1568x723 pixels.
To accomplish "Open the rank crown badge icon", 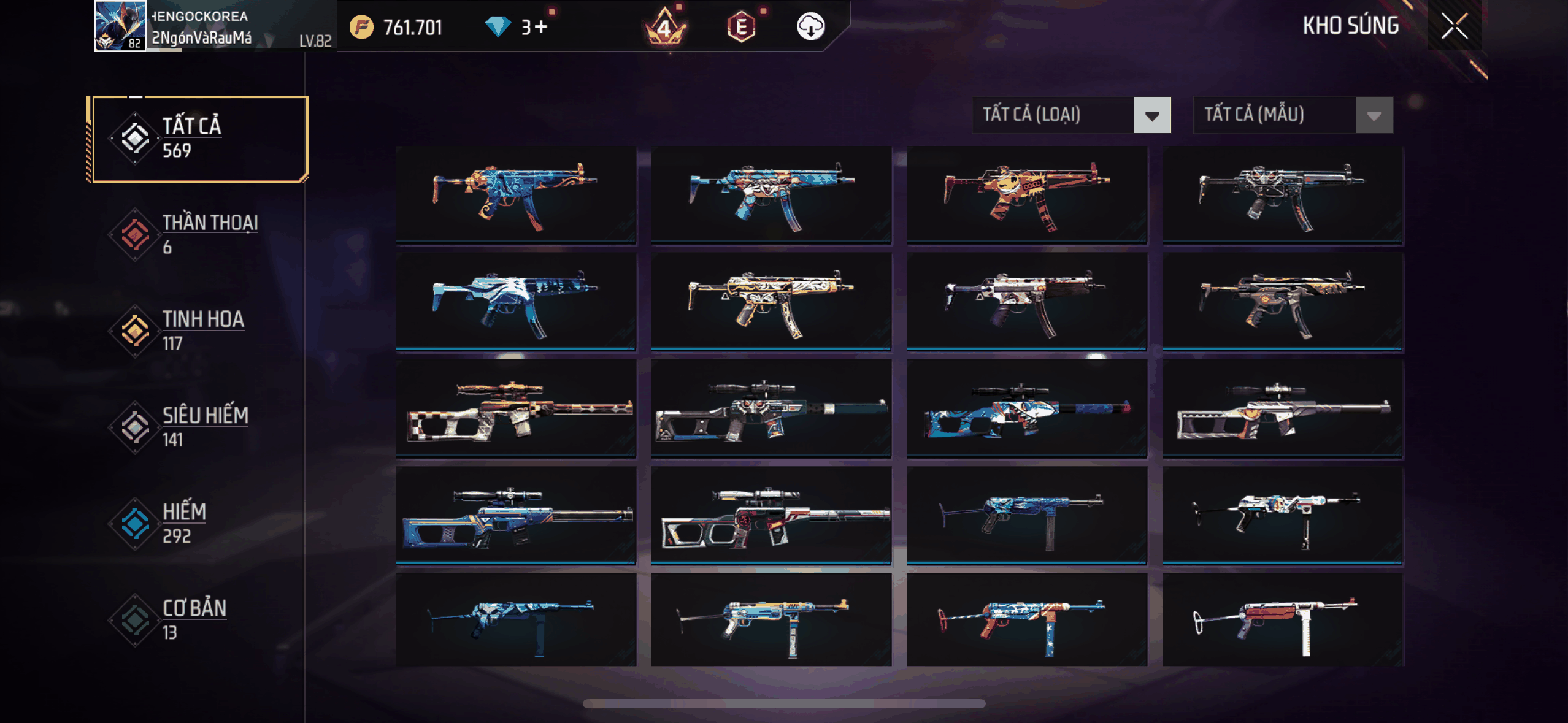I will [x=664, y=27].
